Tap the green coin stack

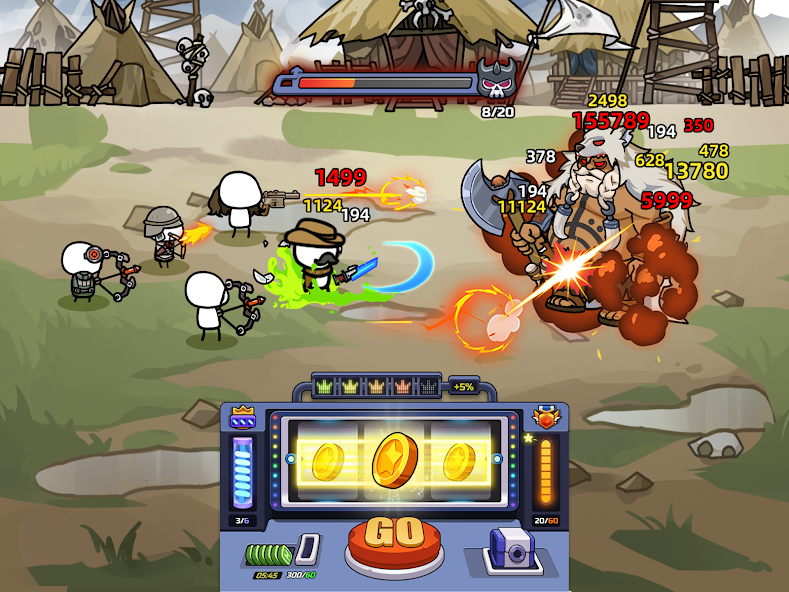269,553
